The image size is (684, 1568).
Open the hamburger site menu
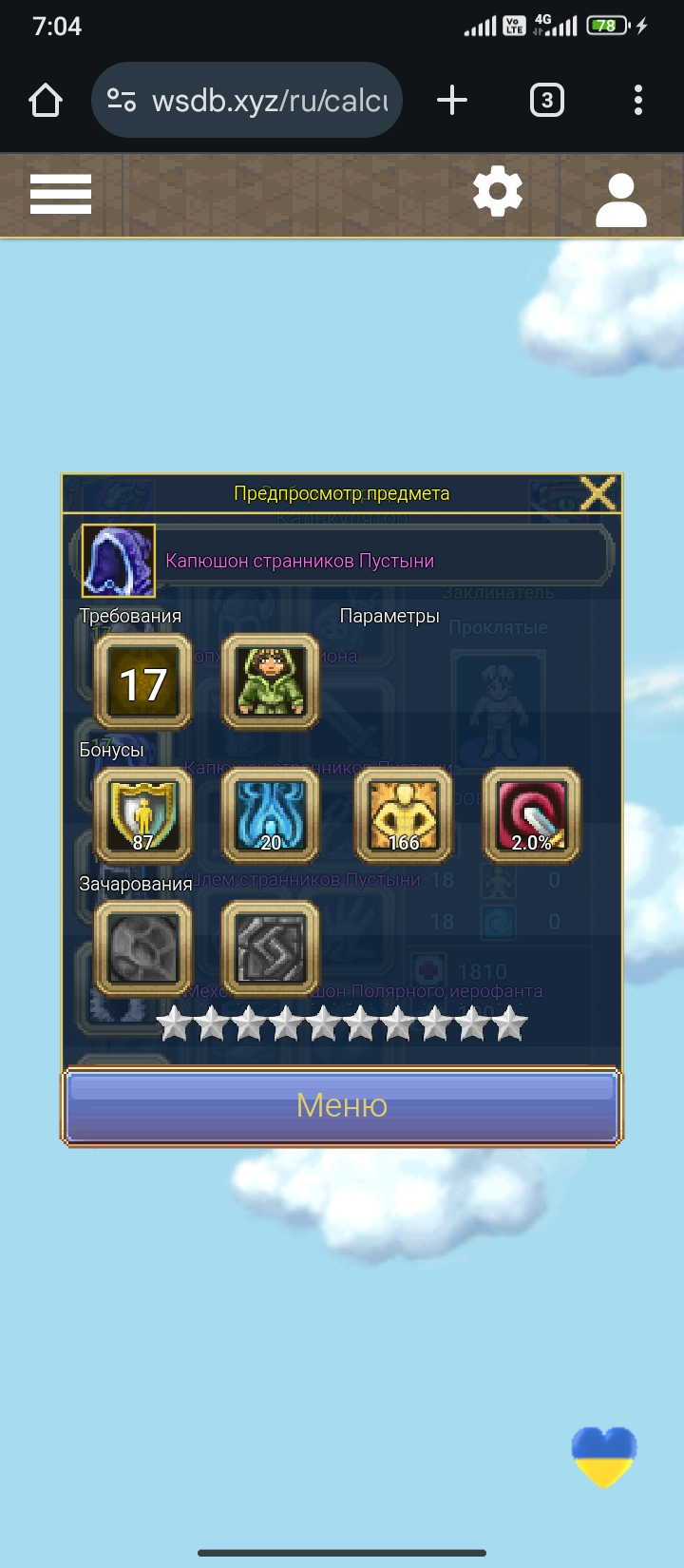pyautogui.click(x=61, y=195)
